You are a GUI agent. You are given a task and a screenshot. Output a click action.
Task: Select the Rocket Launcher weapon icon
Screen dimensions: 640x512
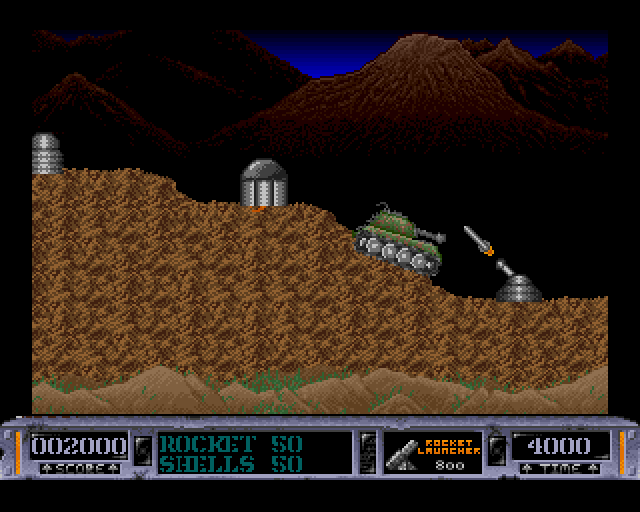(x=404, y=451)
